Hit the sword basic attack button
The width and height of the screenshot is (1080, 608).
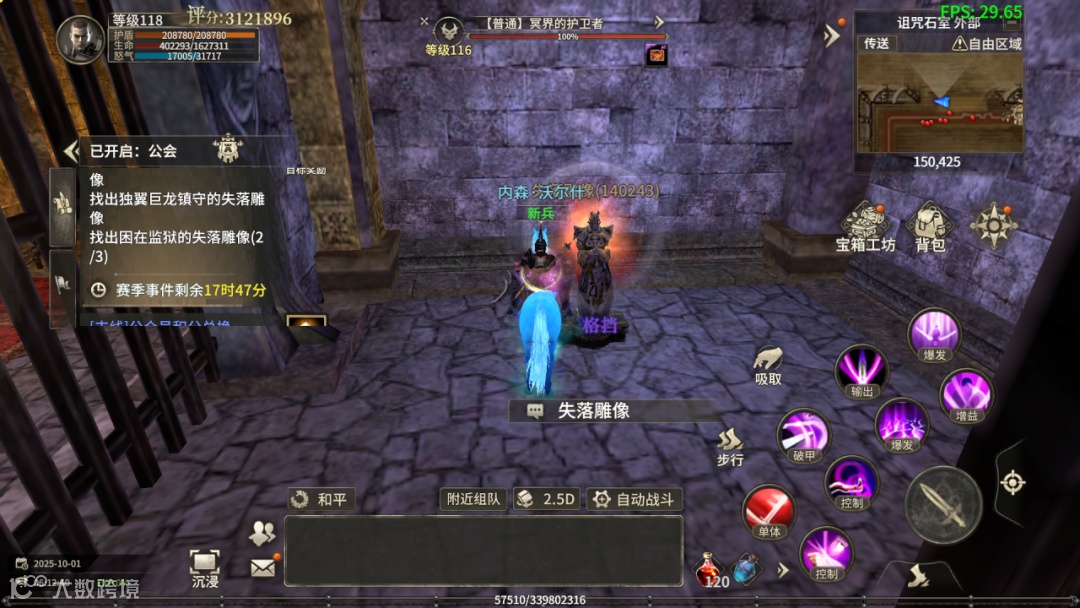coord(942,504)
